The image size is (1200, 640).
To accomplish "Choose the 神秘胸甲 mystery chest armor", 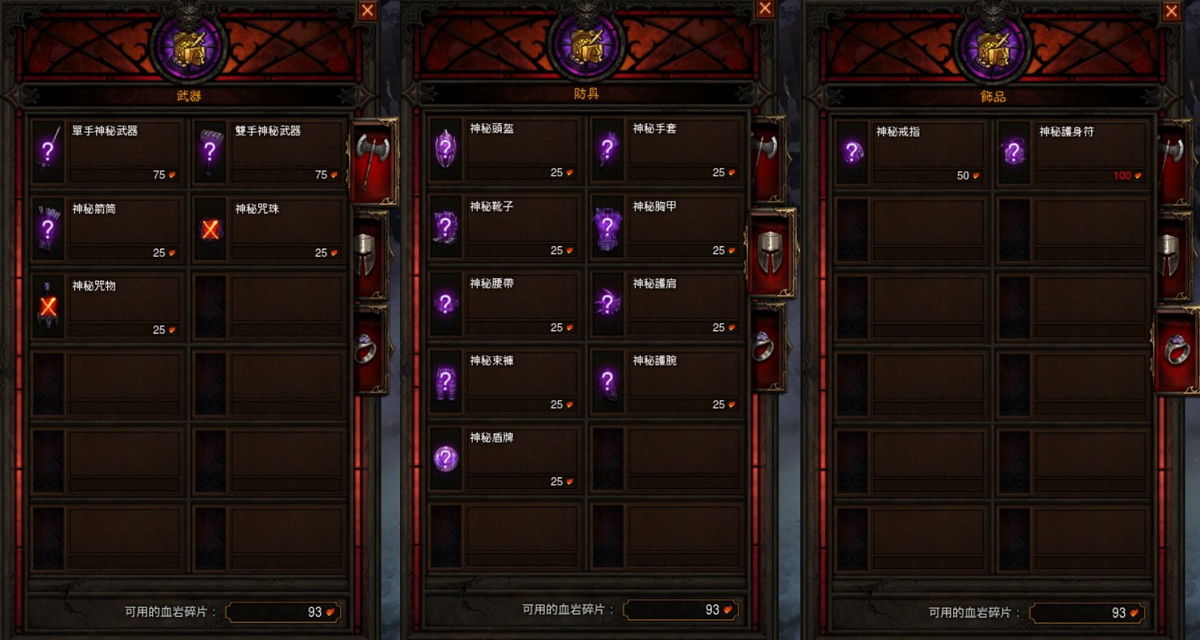I will pos(668,228).
